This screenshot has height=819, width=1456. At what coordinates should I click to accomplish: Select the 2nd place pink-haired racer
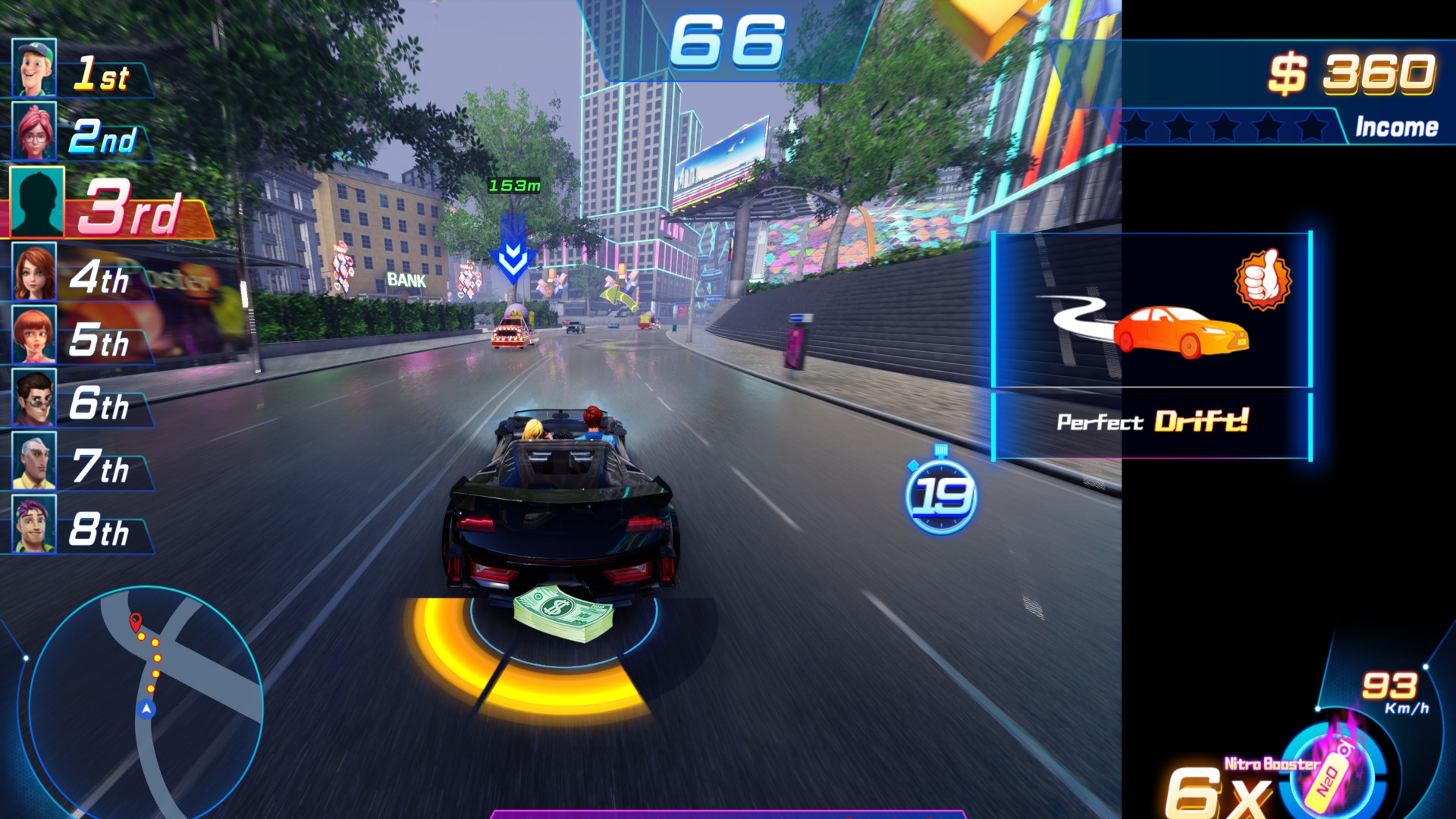click(x=34, y=131)
